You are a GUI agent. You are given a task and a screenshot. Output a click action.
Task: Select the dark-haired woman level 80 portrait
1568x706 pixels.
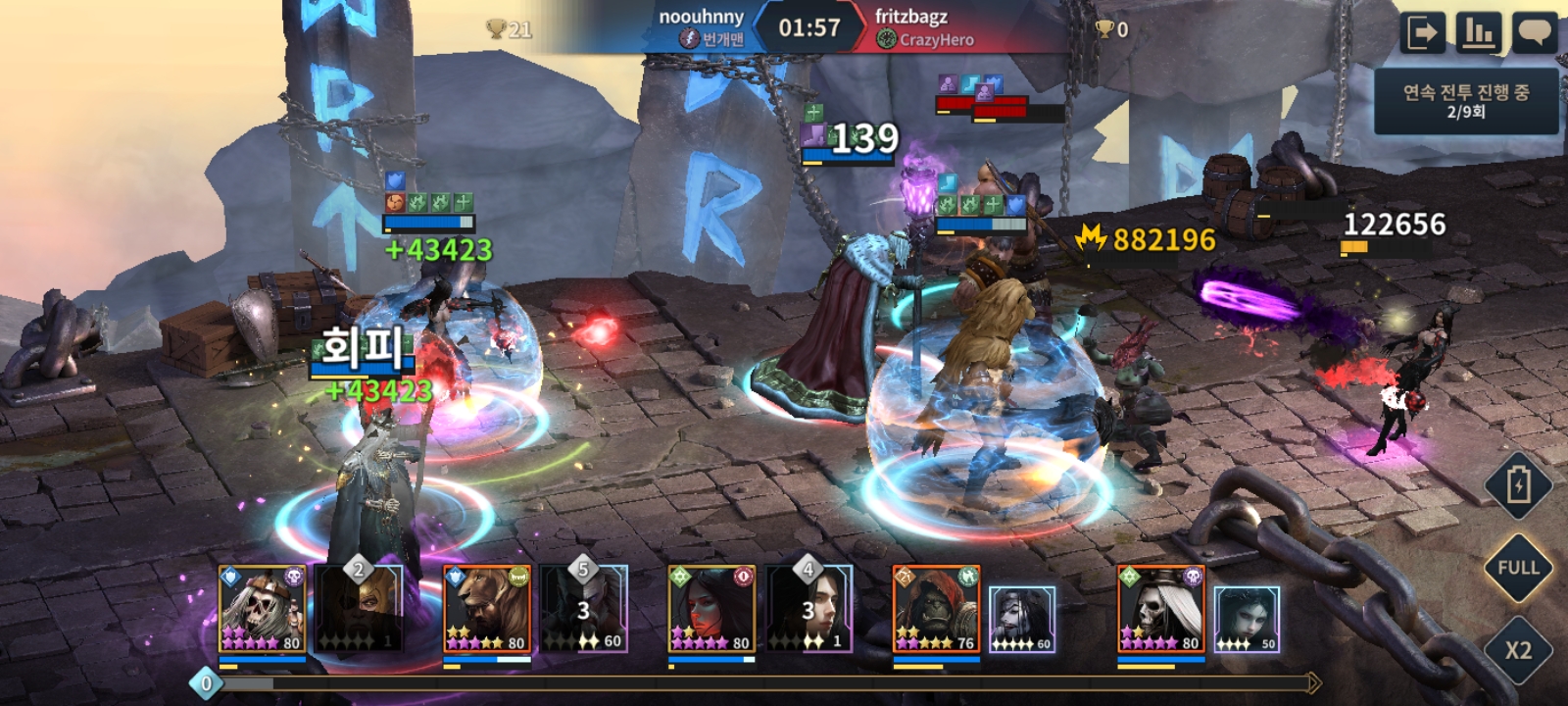[x=711, y=610]
